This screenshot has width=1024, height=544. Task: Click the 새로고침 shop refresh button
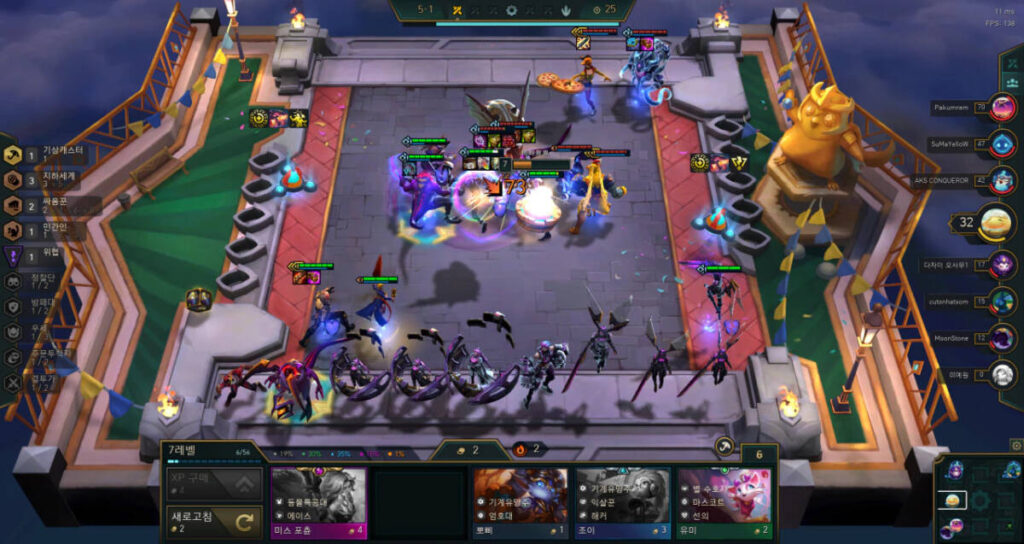point(213,519)
